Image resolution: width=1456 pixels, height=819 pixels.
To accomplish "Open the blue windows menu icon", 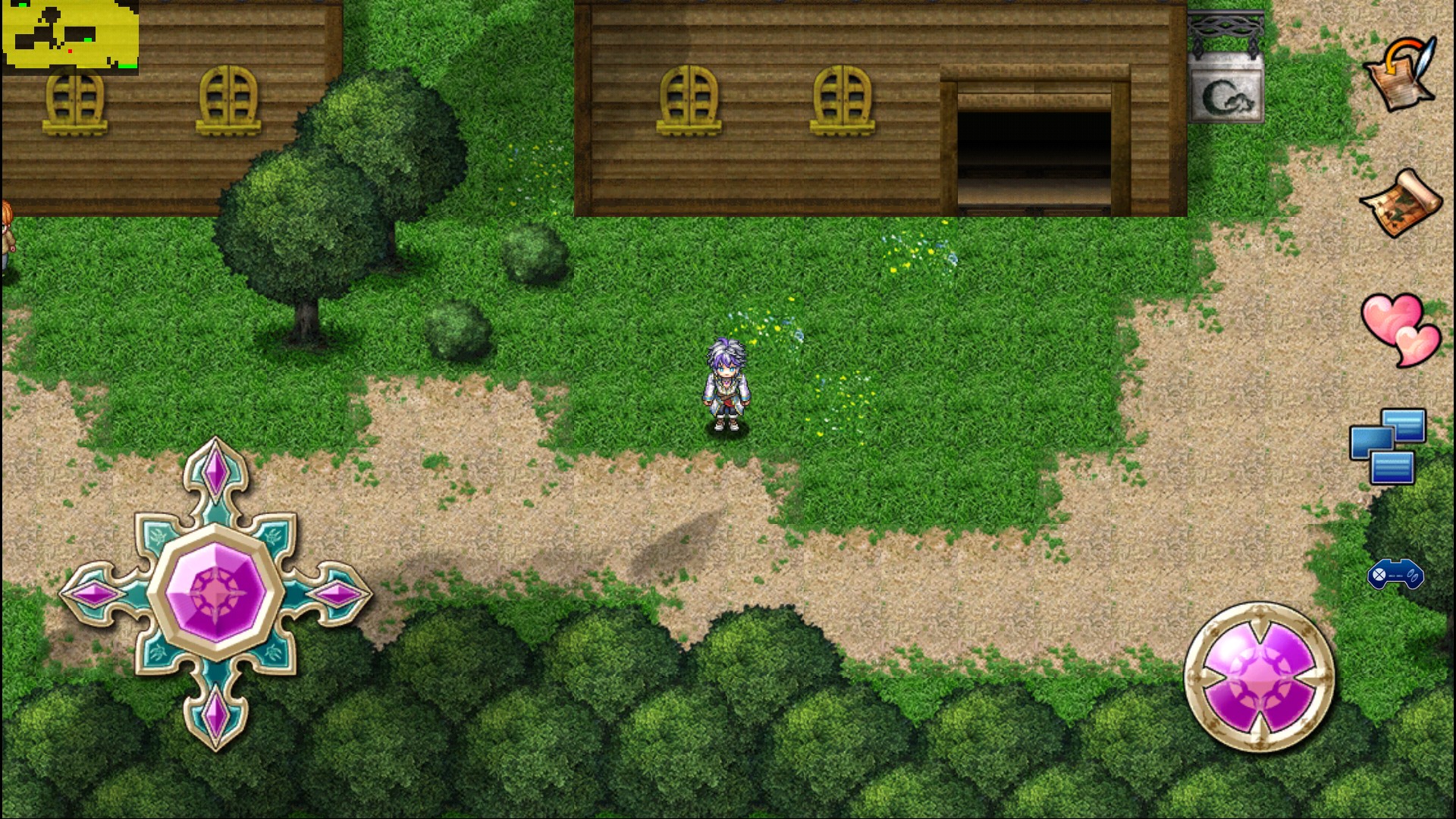I will tap(1388, 446).
